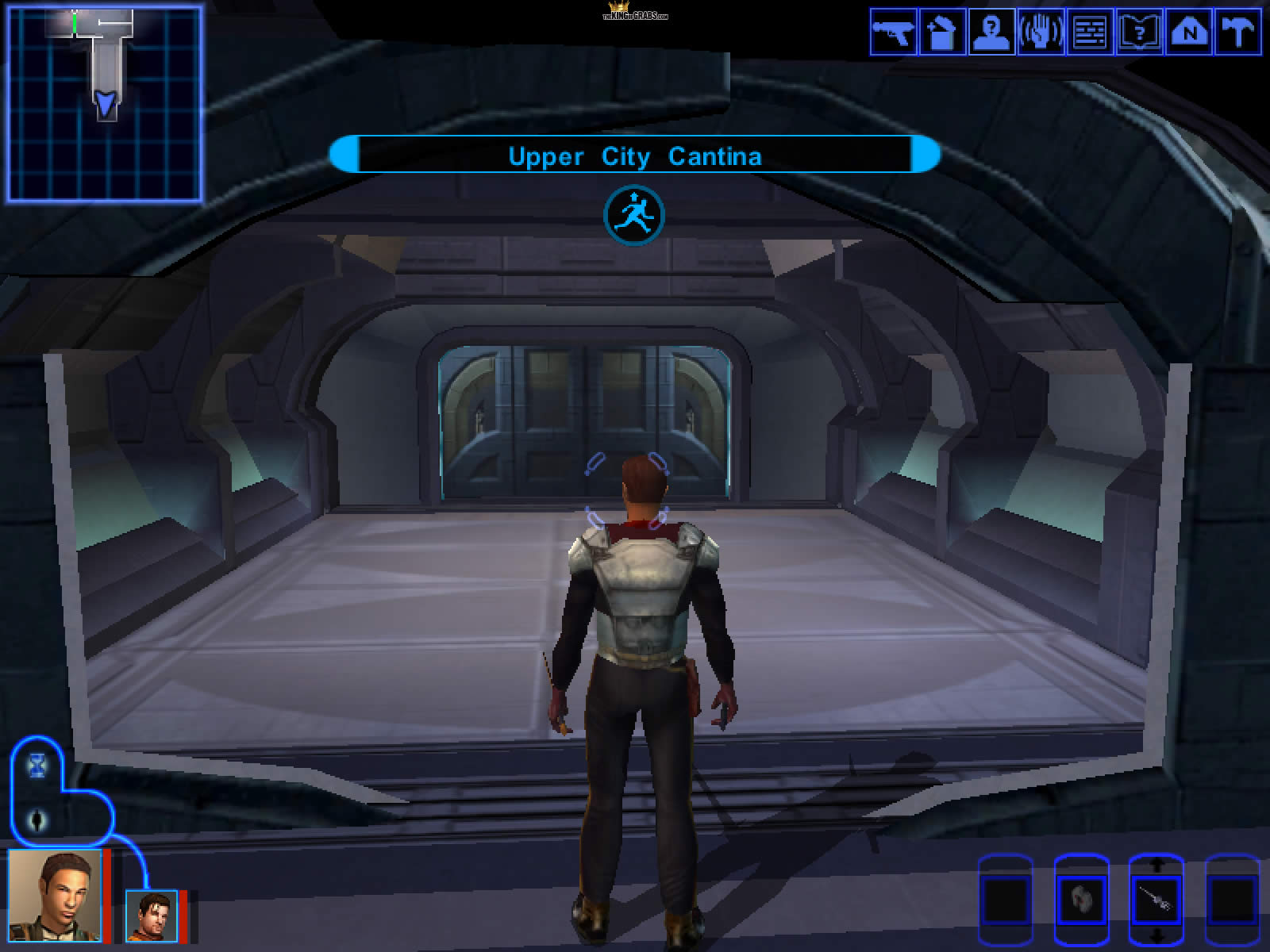Cycle syringe slot with the up arrow

click(x=1156, y=864)
